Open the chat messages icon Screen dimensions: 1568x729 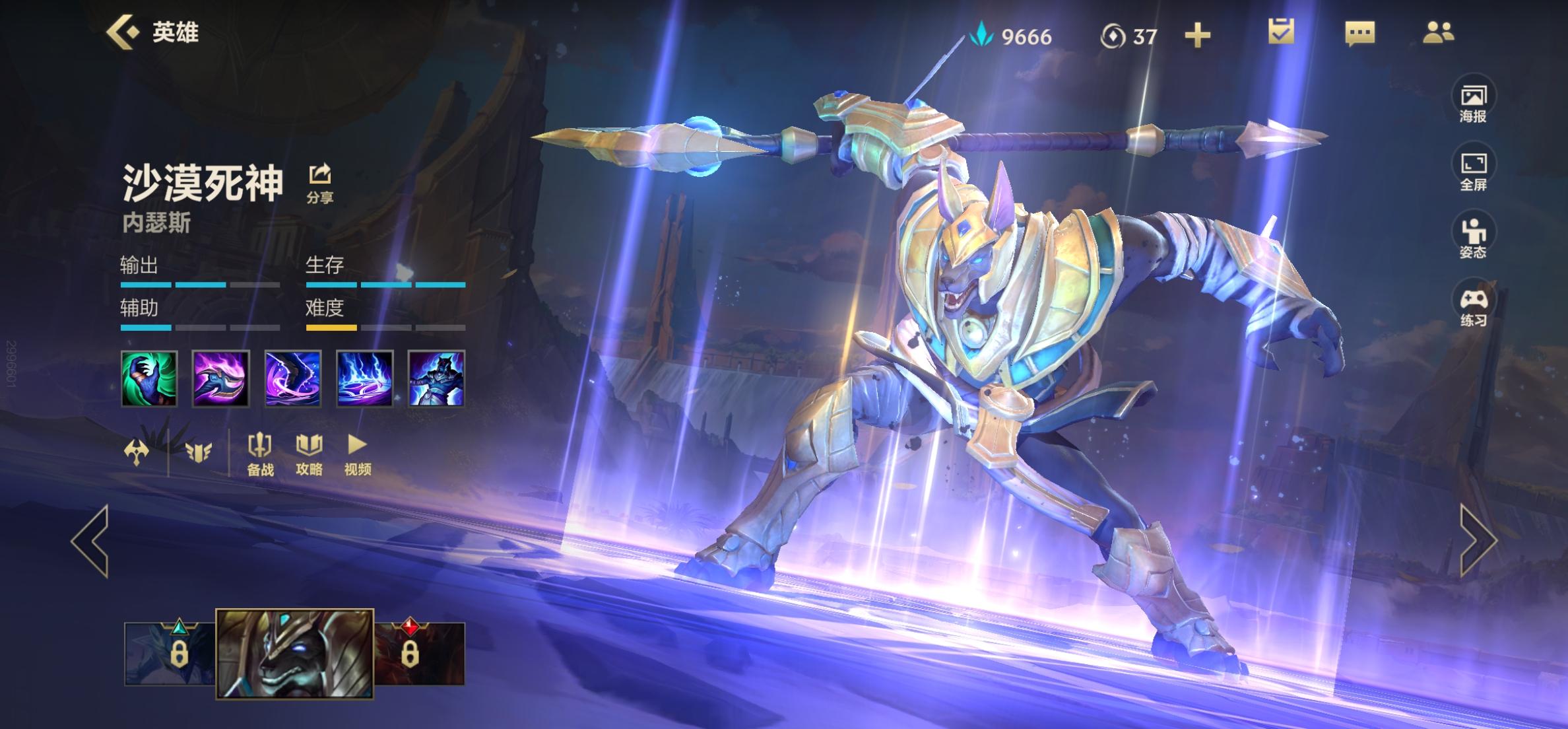point(1359,33)
